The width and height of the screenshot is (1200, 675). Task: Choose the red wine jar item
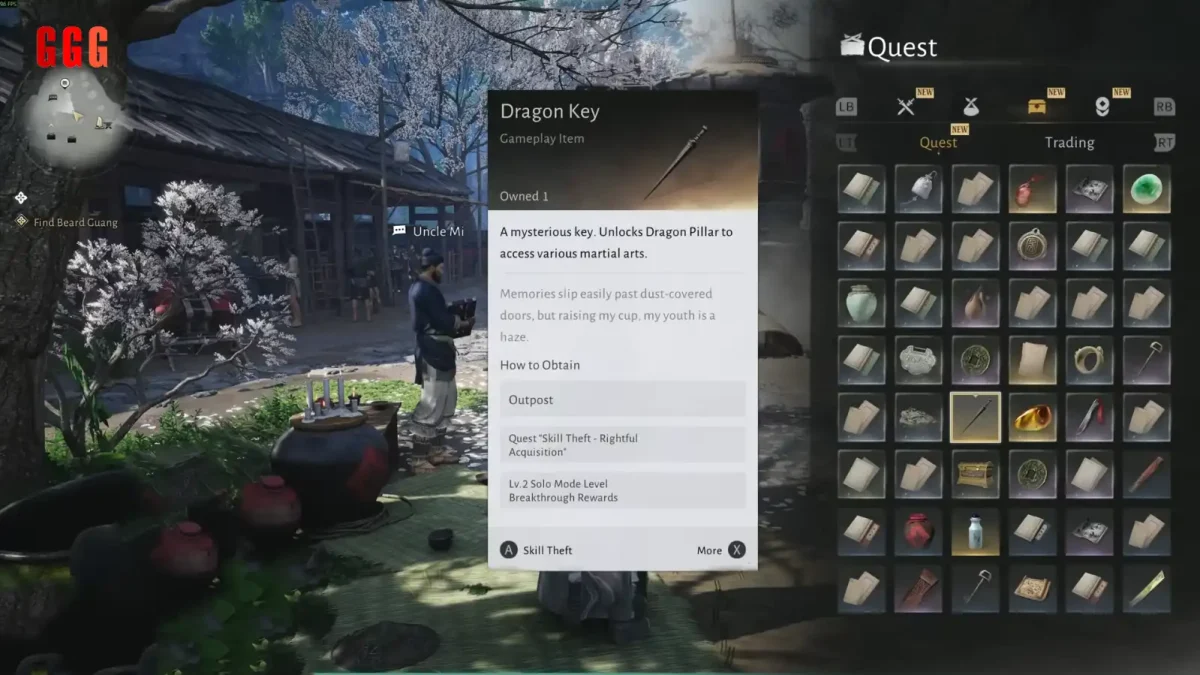tap(919, 531)
